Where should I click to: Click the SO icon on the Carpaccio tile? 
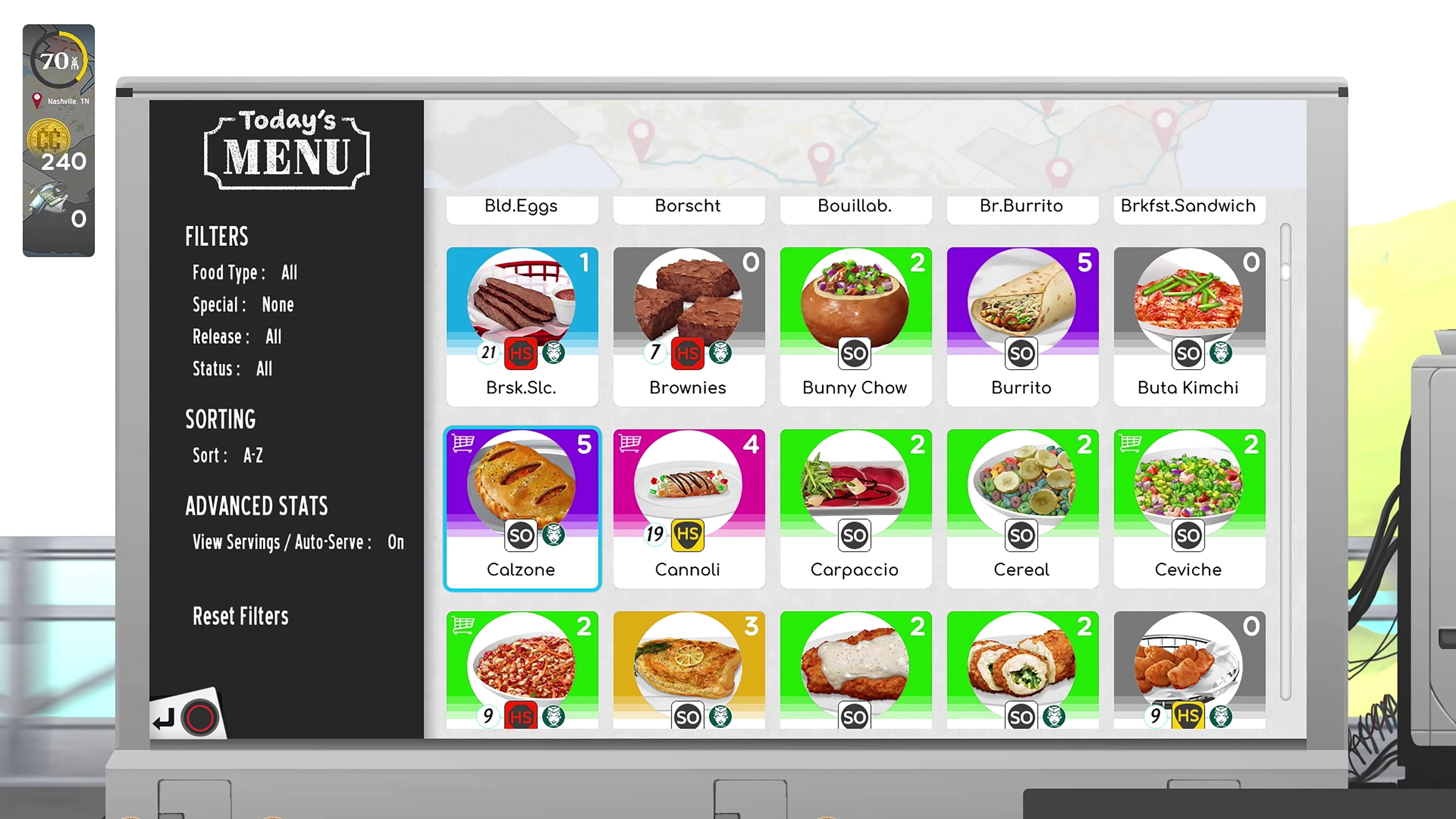[x=855, y=535]
